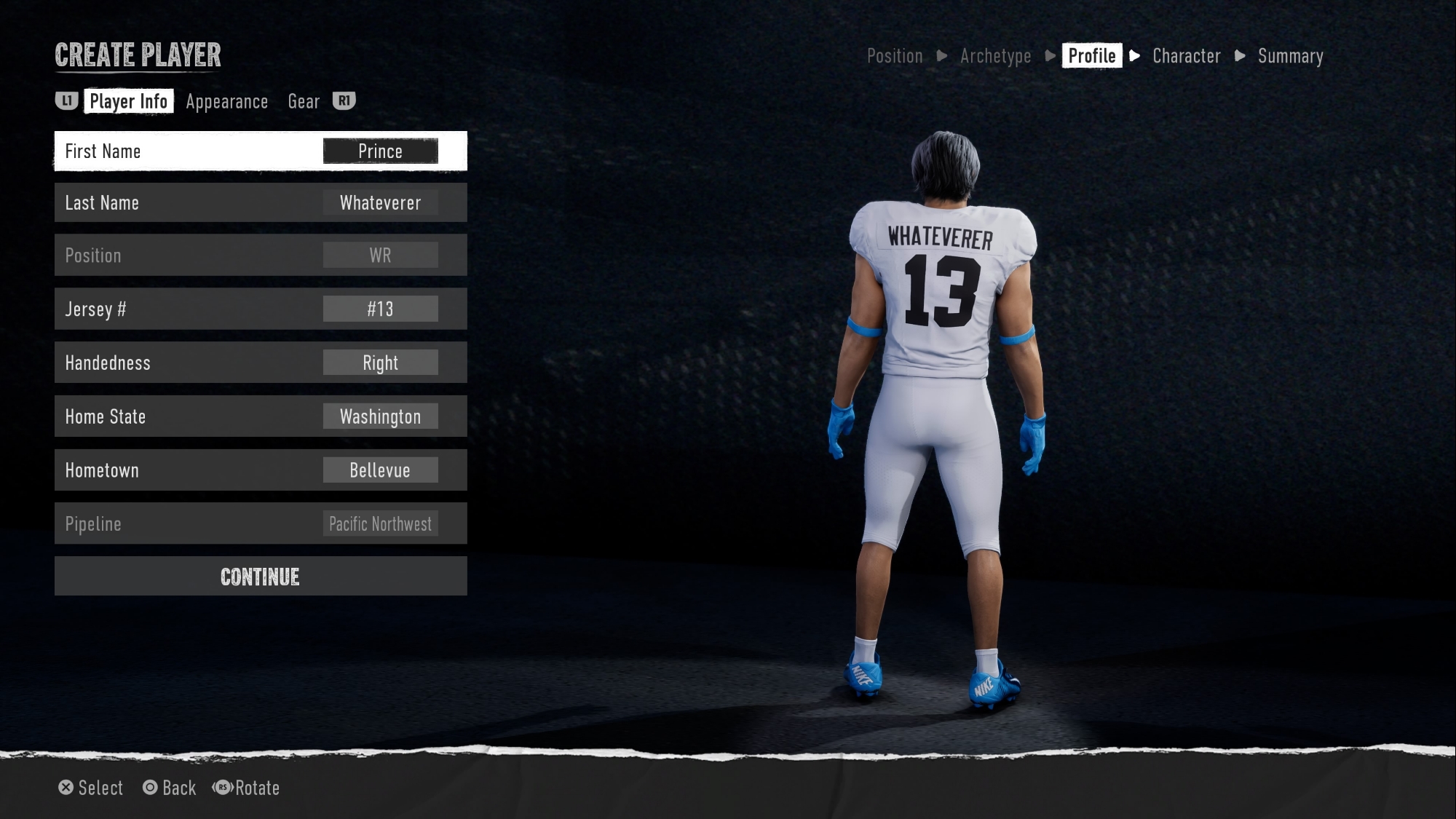Jump to the Character step

click(1186, 56)
